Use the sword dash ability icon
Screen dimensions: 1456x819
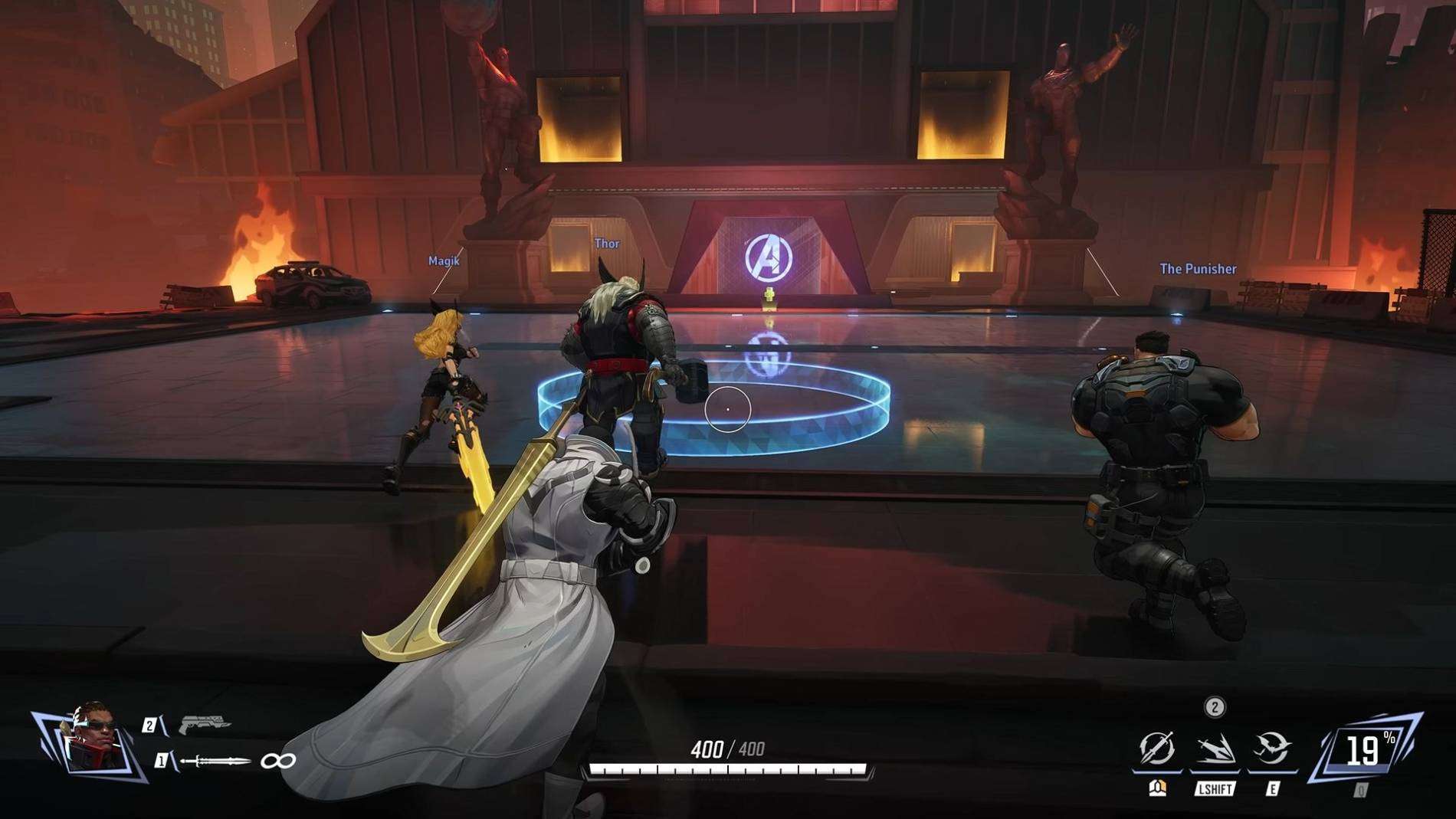[x=1215, y=749]
